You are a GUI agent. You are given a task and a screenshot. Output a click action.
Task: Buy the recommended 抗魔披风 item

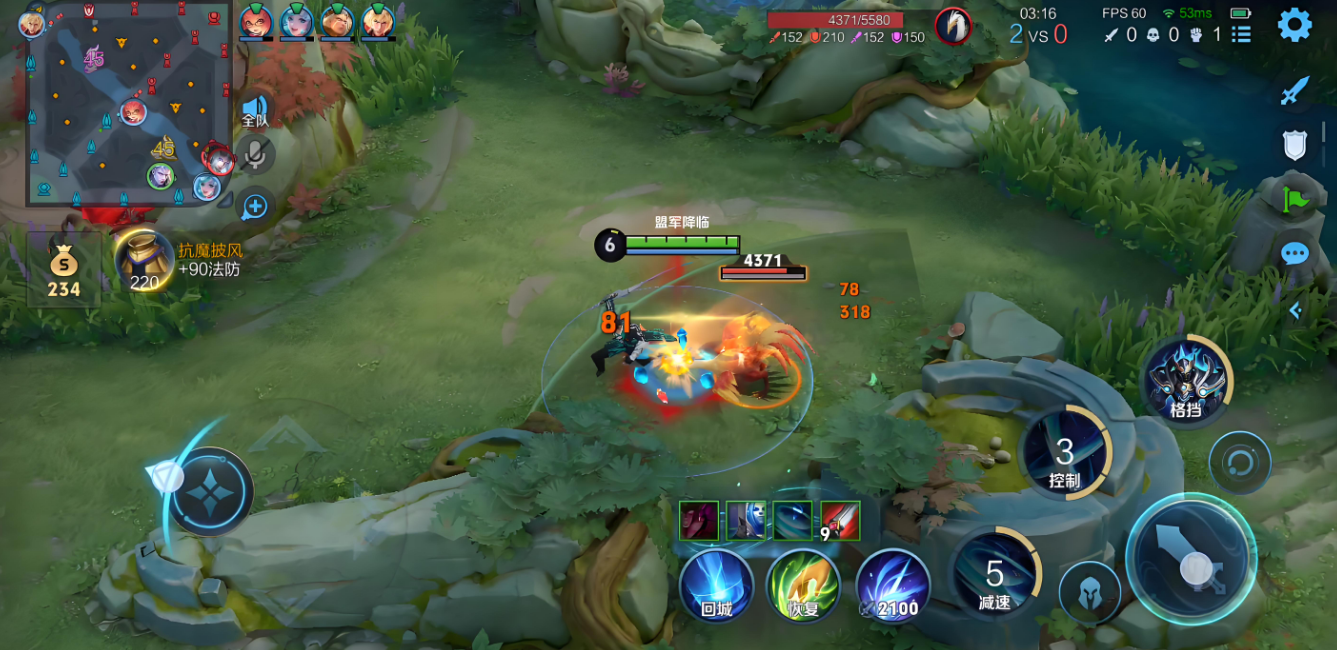click(146, 262)
